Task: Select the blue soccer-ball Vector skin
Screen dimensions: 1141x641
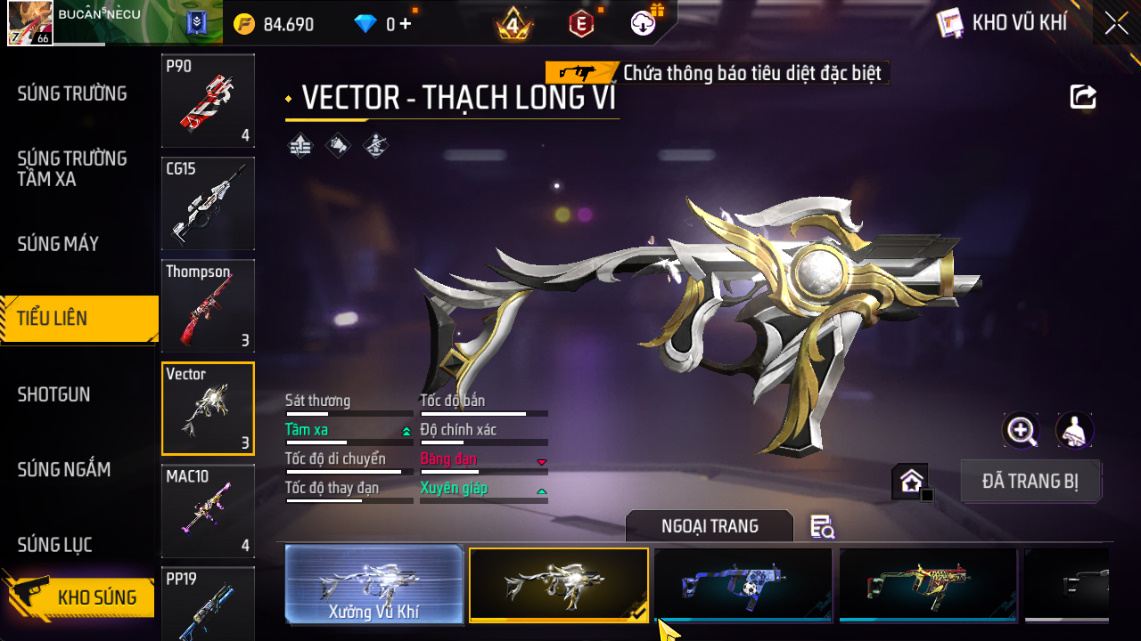Action: 743,585
